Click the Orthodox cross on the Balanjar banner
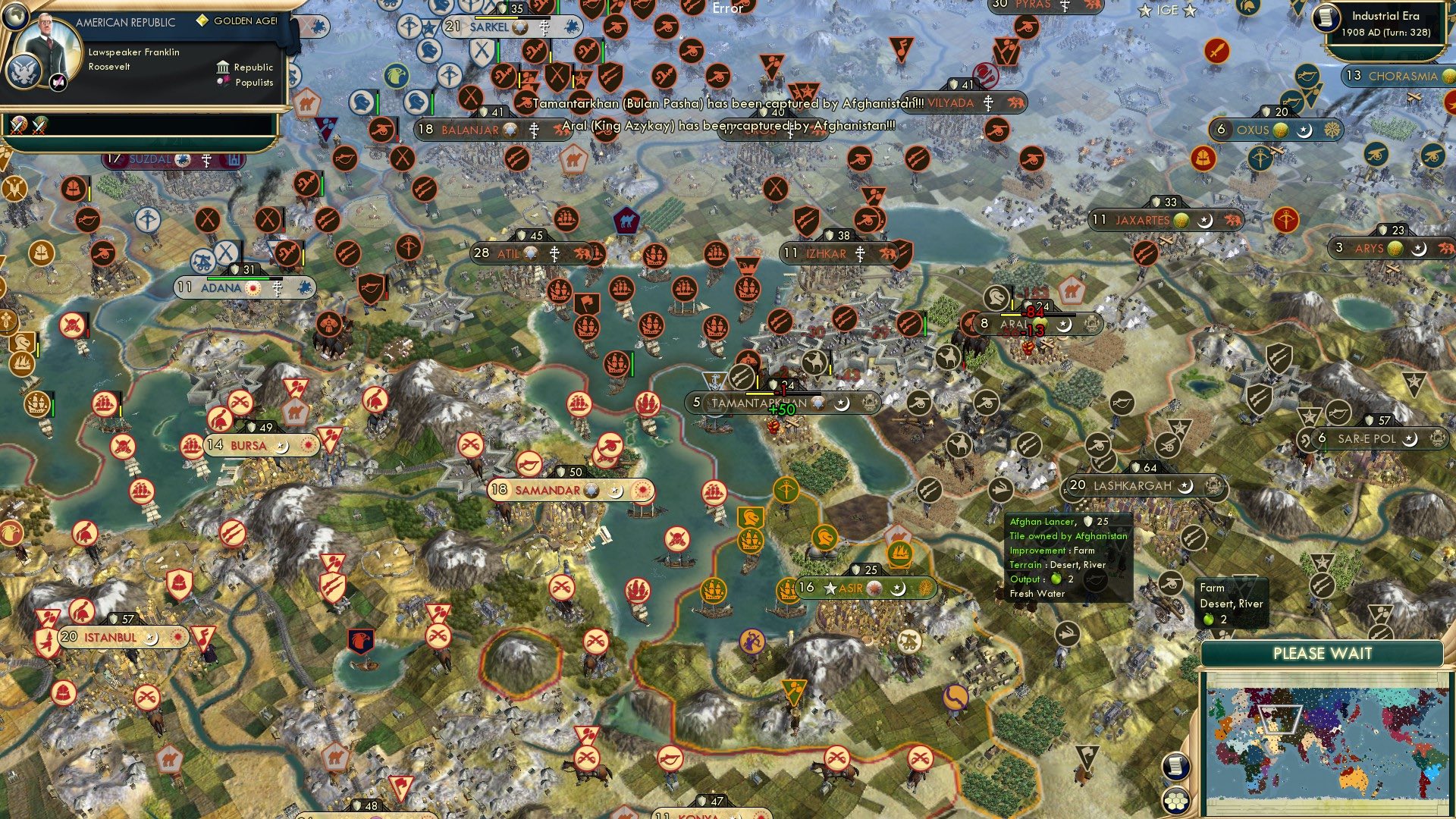Viewport: 1456px width, 819px height. [x=533, y=129]
